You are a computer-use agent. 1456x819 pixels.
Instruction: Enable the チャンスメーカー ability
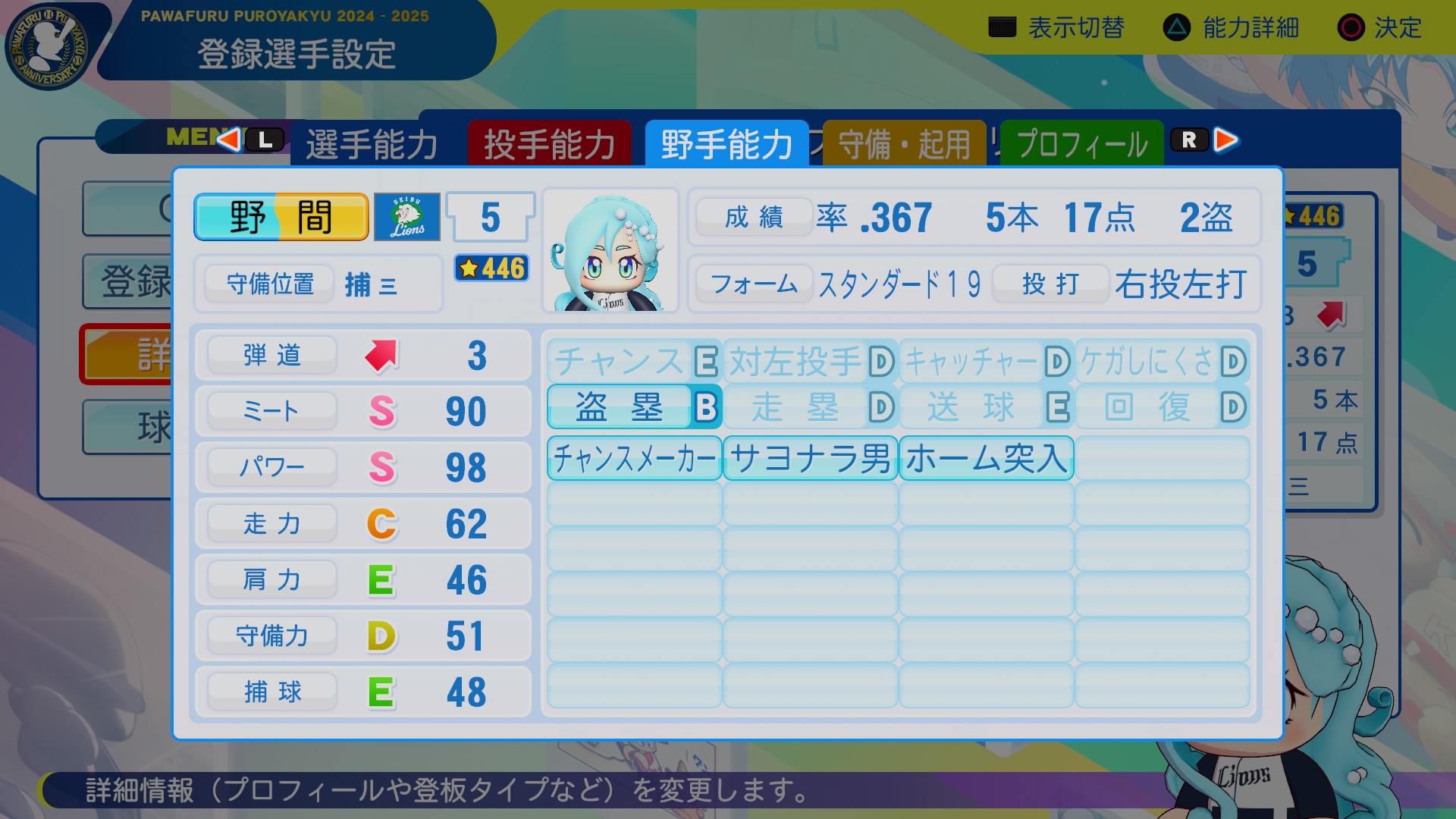633,457
